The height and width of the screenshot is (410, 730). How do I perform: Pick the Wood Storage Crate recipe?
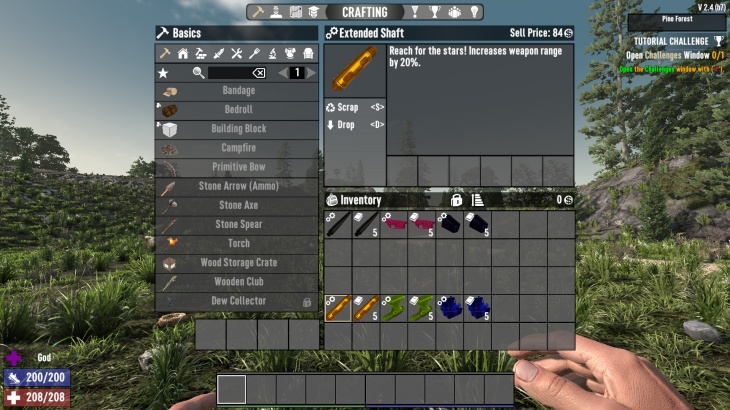click(238, 263)
